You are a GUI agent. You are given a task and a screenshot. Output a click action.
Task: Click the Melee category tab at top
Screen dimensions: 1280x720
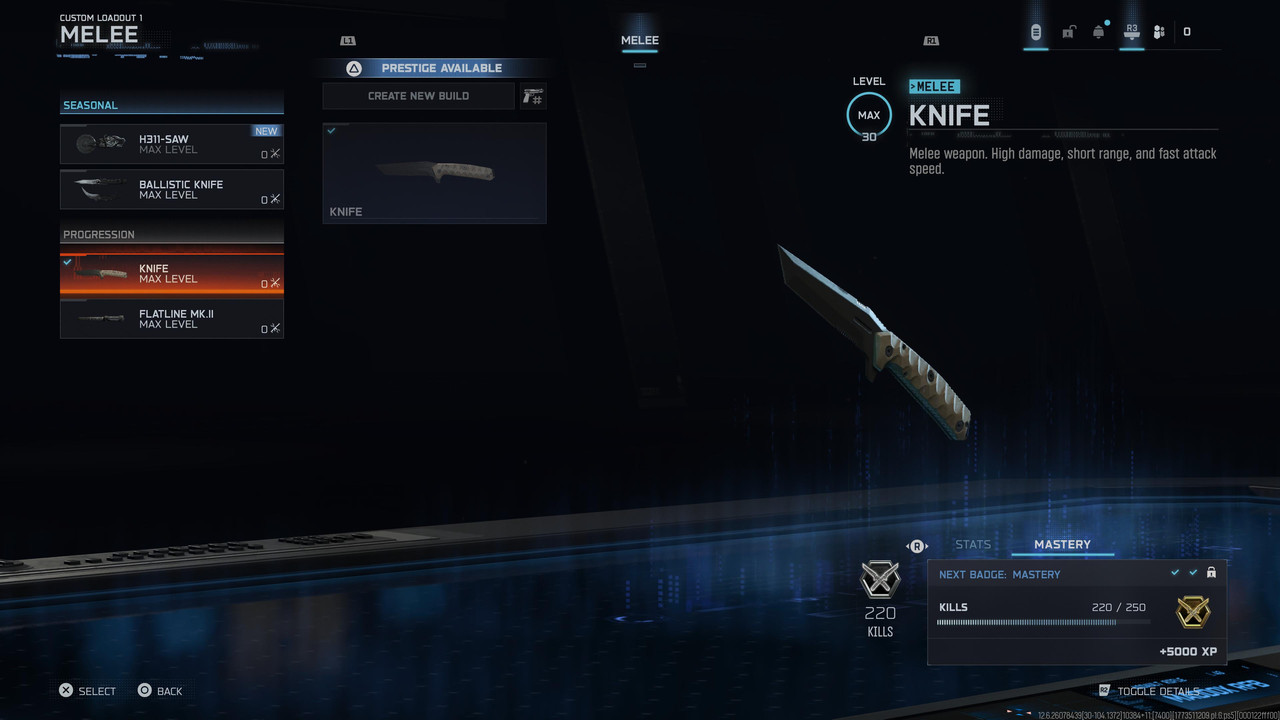coord(640,41)
